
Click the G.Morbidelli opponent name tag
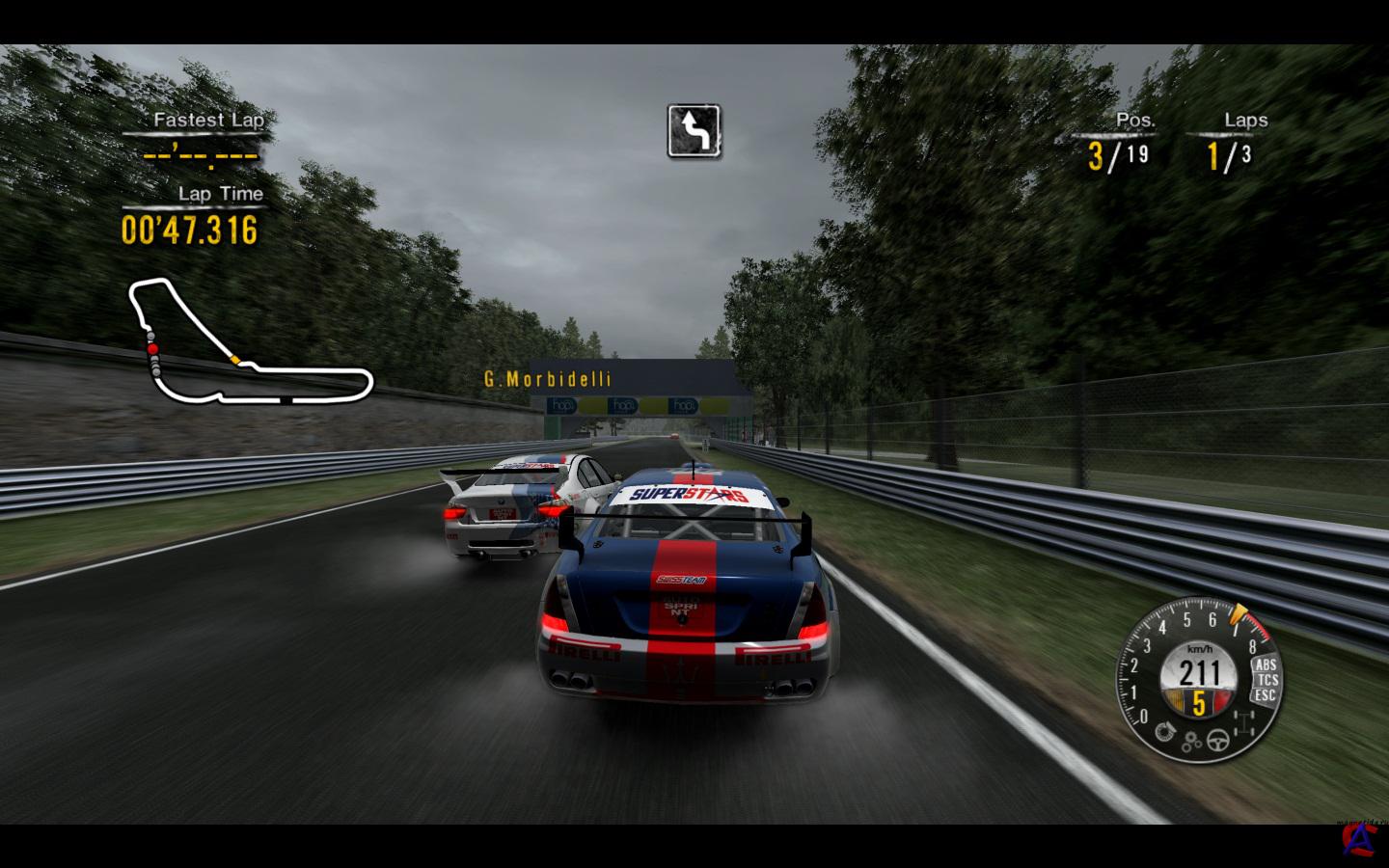point(547,379)
